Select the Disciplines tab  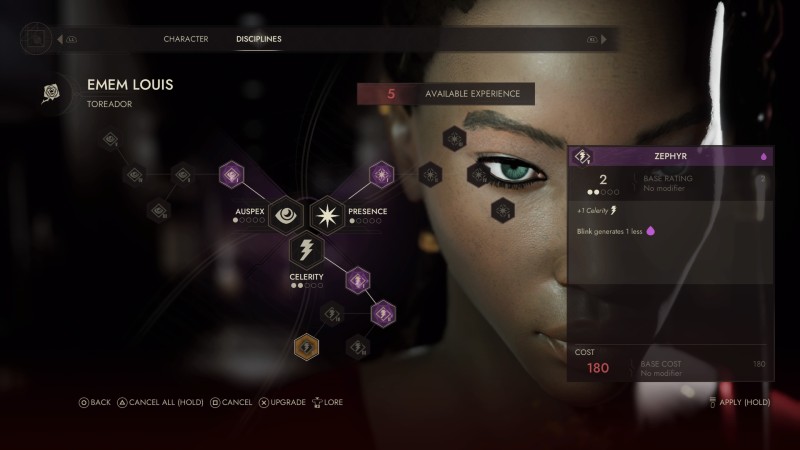pos(258,39)
